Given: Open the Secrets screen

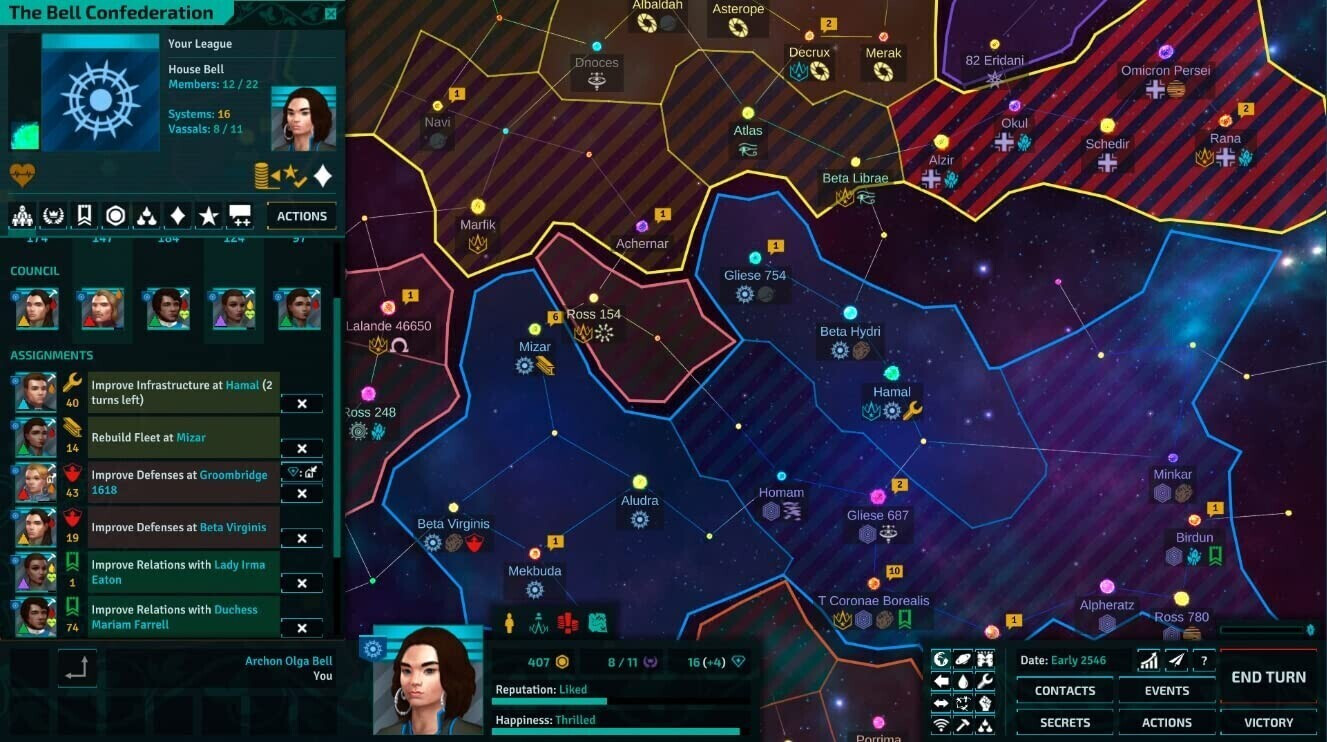Looking at the screenshot, I should click(x=1064, y=722).
